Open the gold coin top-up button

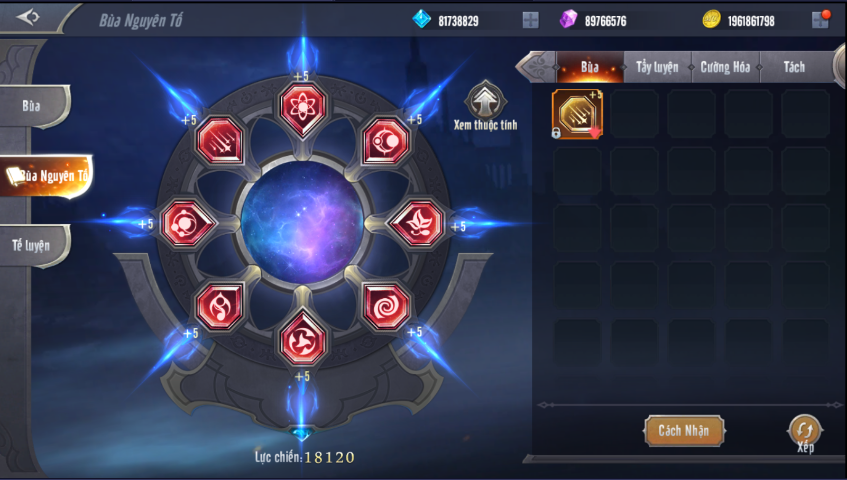[819, 19]
